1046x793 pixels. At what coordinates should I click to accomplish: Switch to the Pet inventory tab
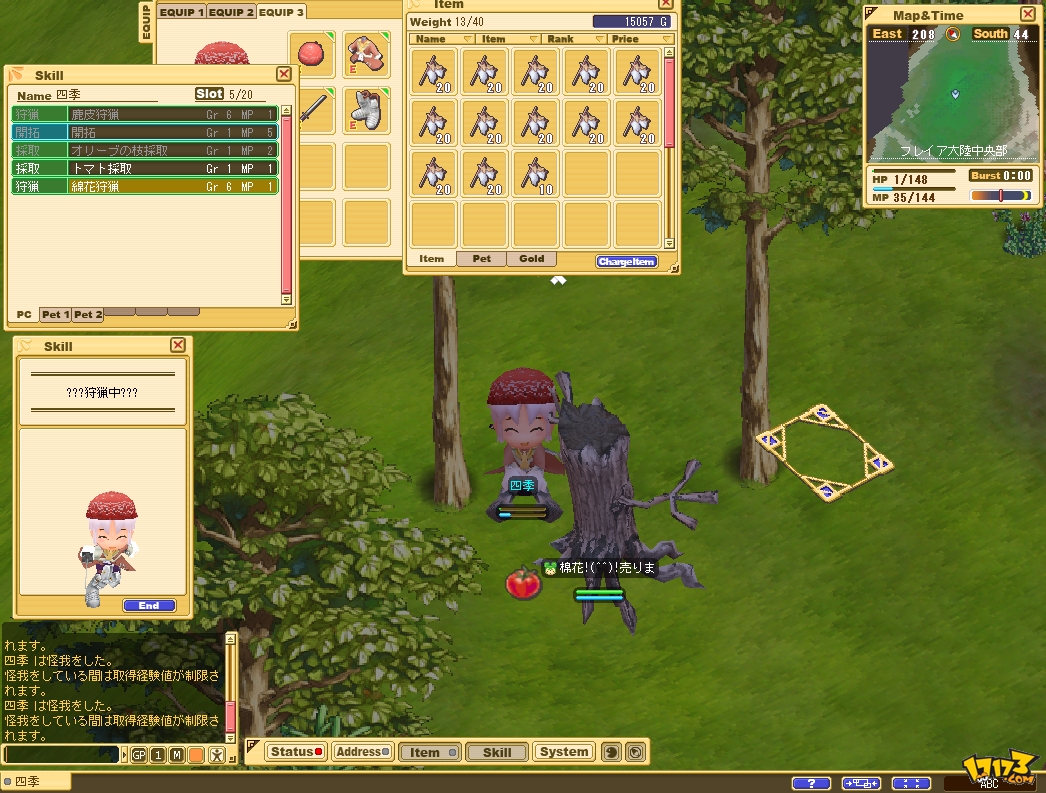pos(481,258)
